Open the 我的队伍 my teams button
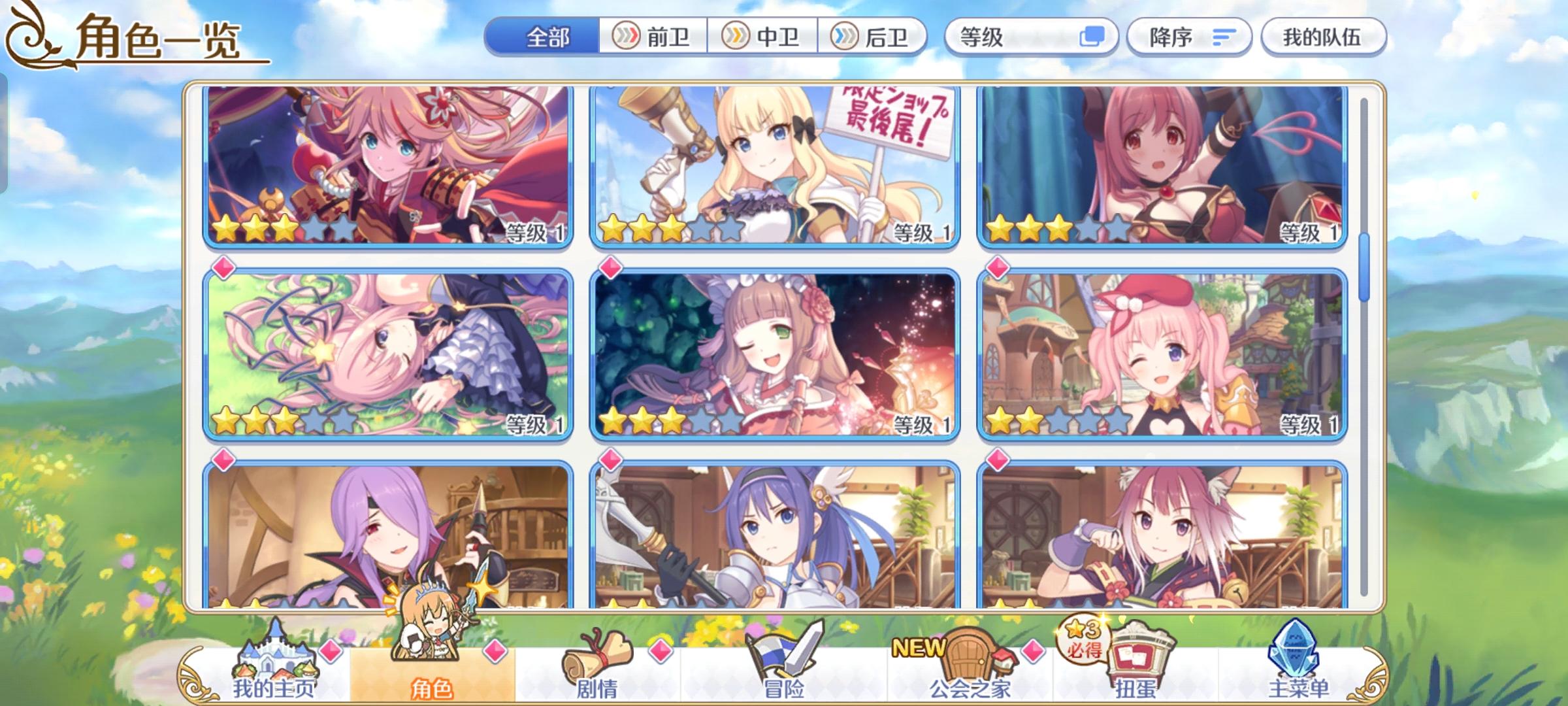Viewport: 1568px width, 706px height. [x=1322, y=37]
